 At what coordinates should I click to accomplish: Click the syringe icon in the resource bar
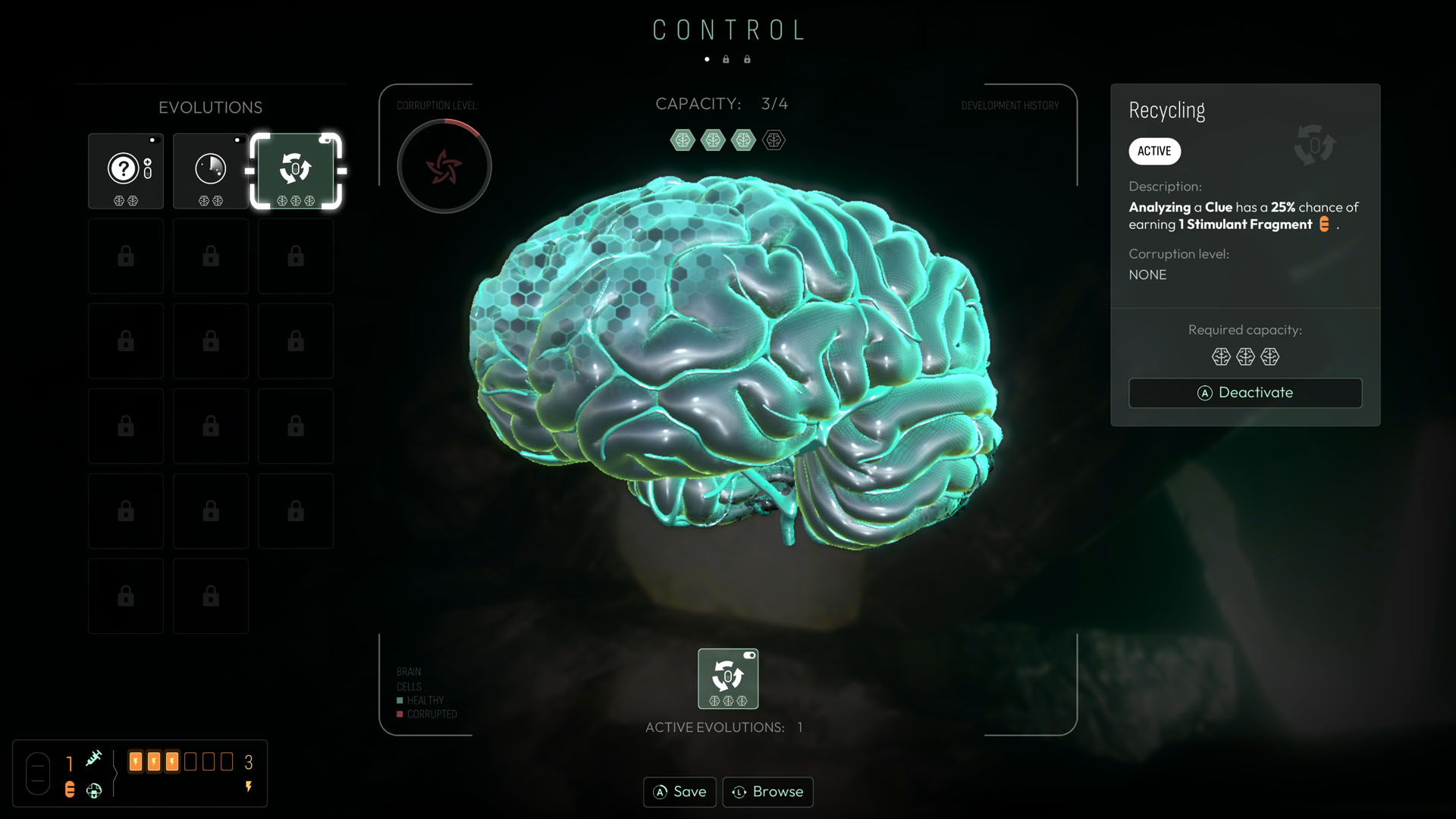(94, 757)
